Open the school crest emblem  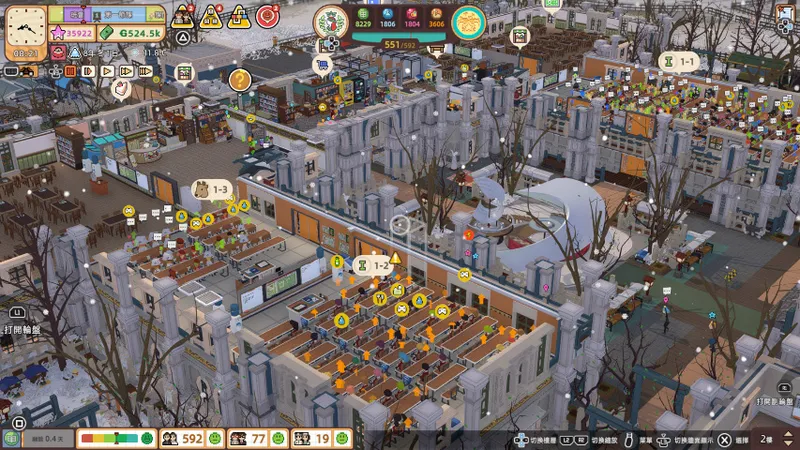331,21
